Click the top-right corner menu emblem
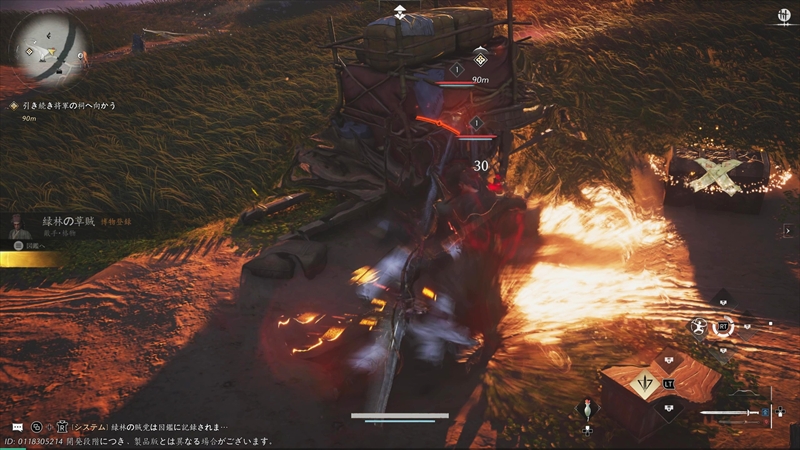The image size is (800, 450). (x=782, y=15)
